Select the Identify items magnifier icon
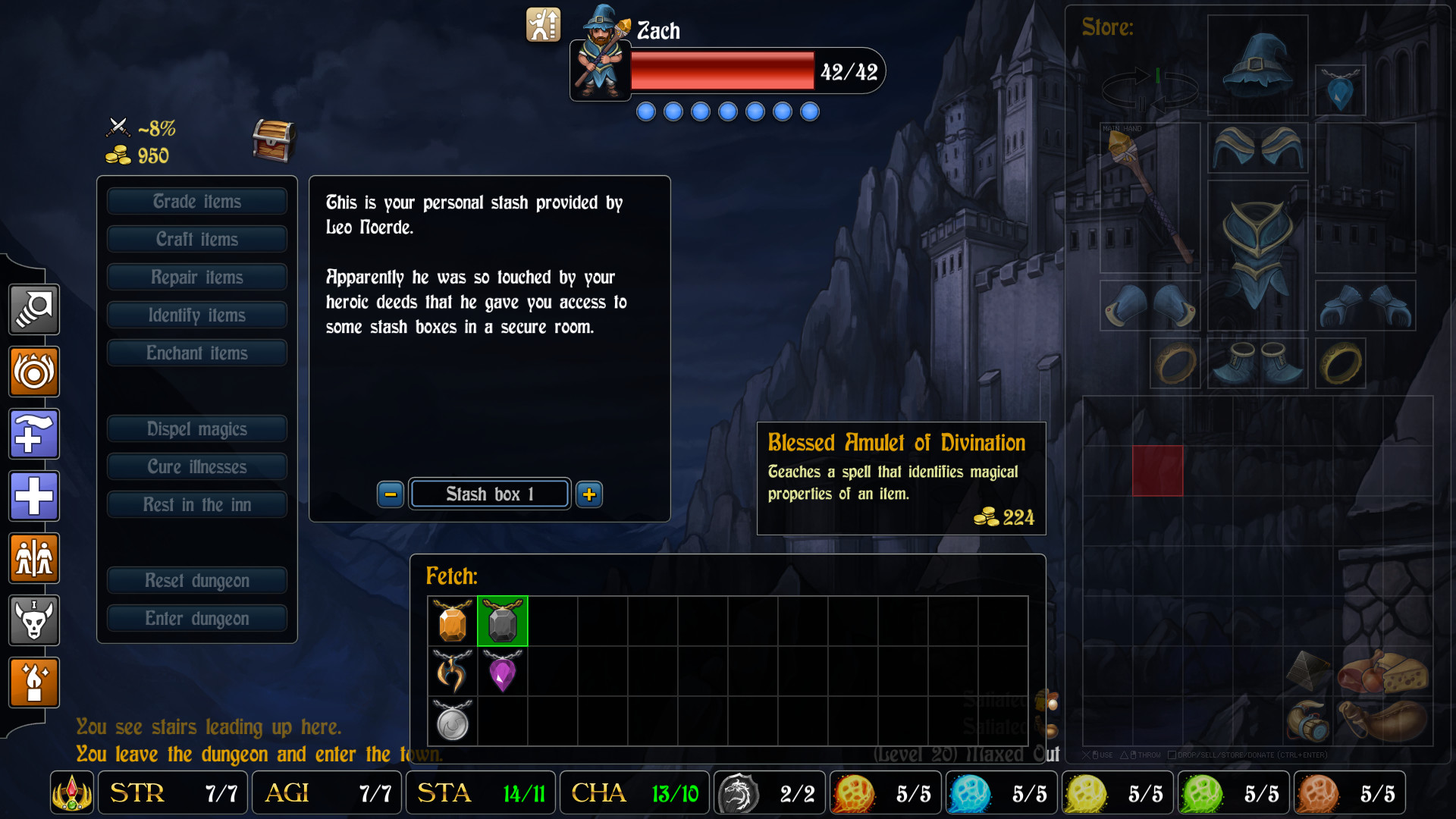This screenshot has width=1456, height=819. (34, 310)
